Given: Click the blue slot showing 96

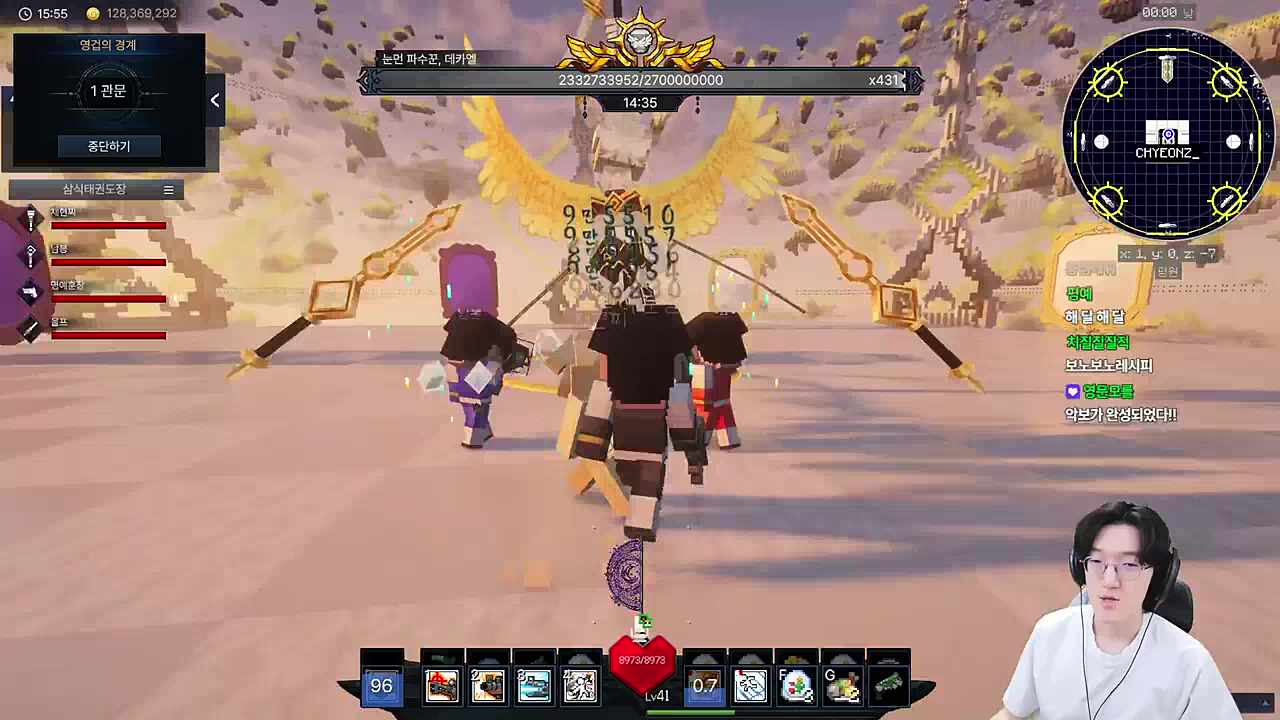Looking at the screenshot, I should click(x=381, y=685).
